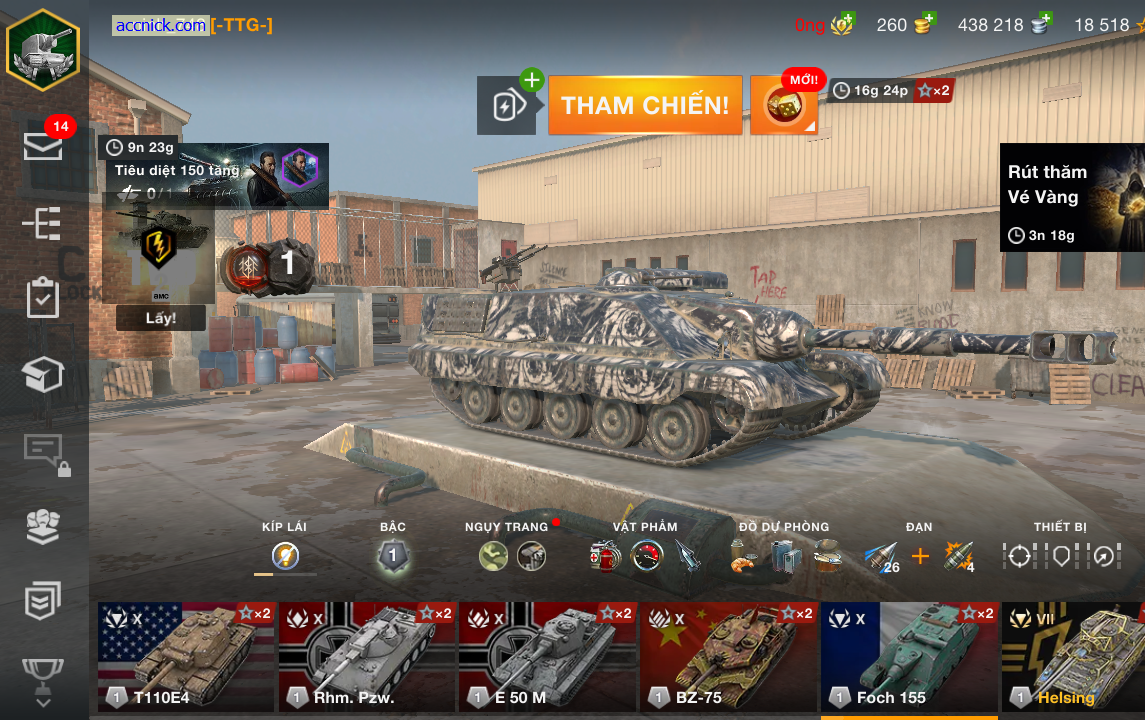Screen dimensions: 1145x720
Task: Select the Helsing tank card
Action: pyautogui.click(x=1073, y=656)
